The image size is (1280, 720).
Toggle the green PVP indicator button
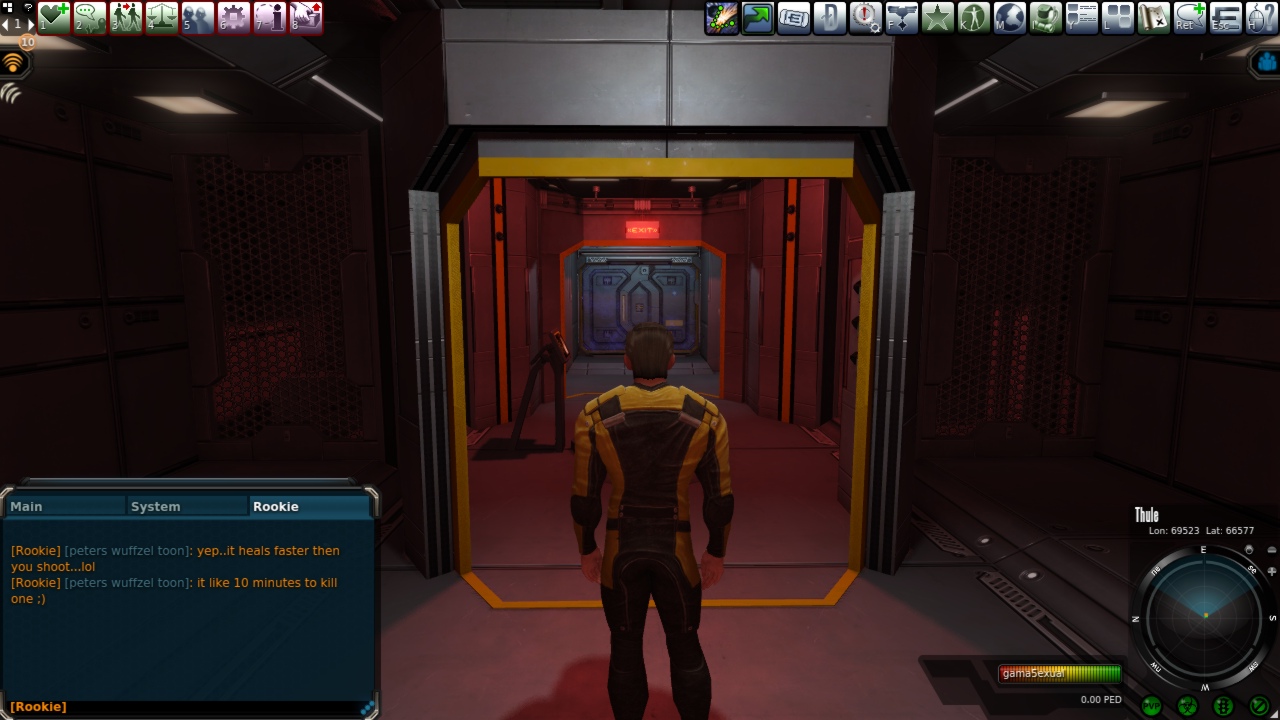(1151, 706)
